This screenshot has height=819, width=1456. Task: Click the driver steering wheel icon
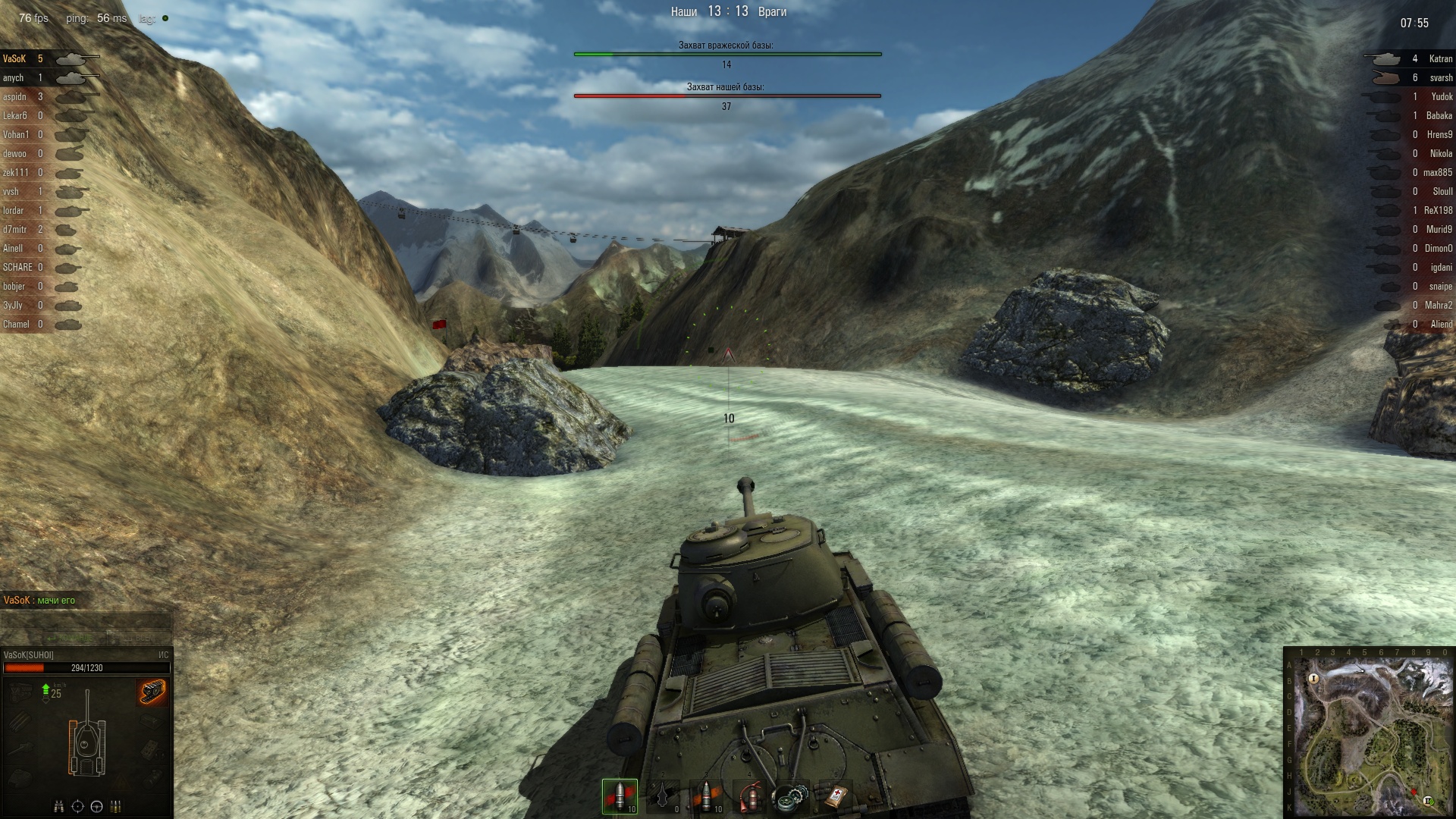pyautogui.click(x=96, y=806)
